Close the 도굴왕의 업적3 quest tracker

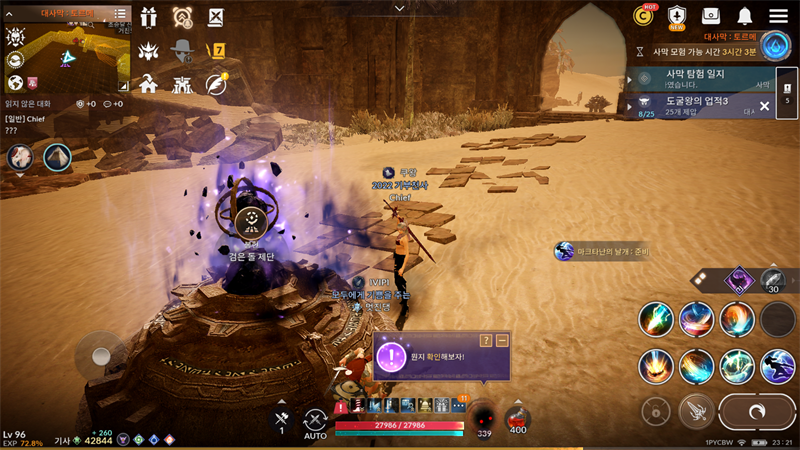click(x=764, y=105)
